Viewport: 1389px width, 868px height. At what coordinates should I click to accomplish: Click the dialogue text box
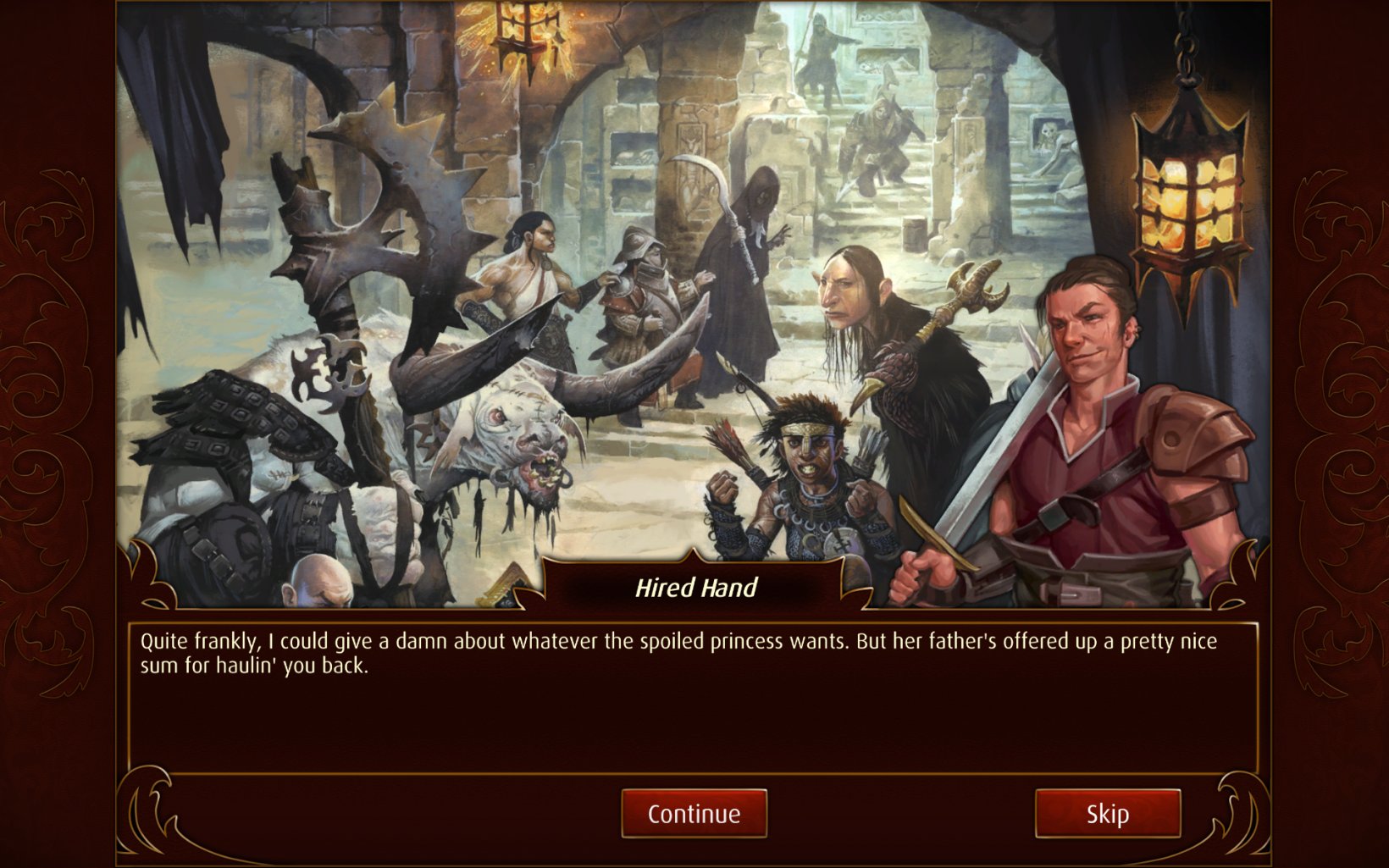click(x=694, y=686)
